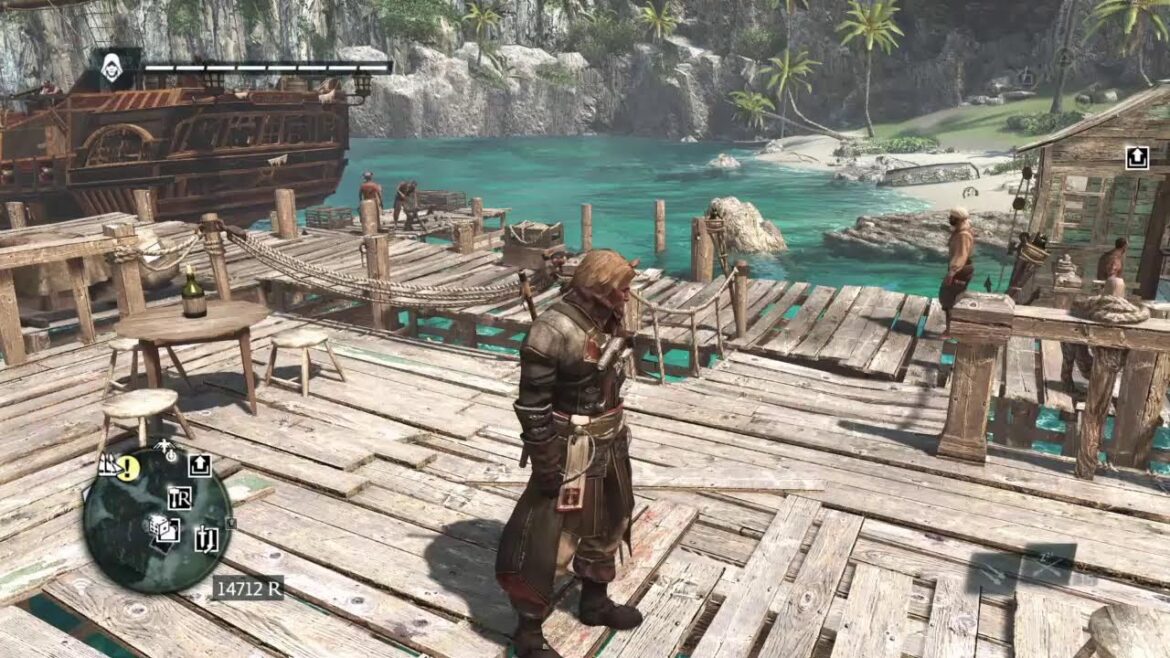Image resolution: width=1170 pixels, height=658 pixels.
Task: Click the sailing ship icon on minimap
Action: tap(108, 464)
